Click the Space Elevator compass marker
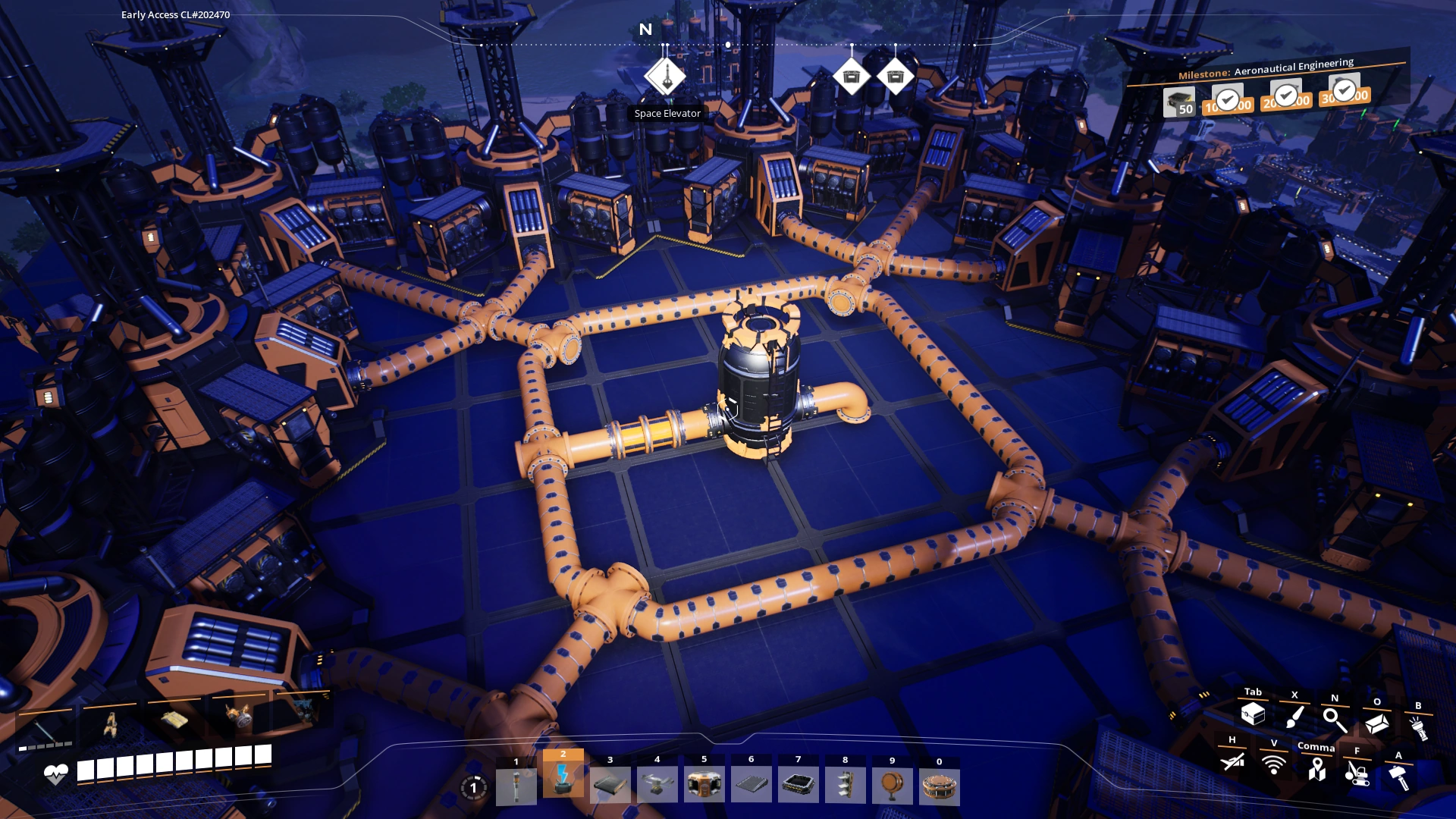 (x=665, y=77)
